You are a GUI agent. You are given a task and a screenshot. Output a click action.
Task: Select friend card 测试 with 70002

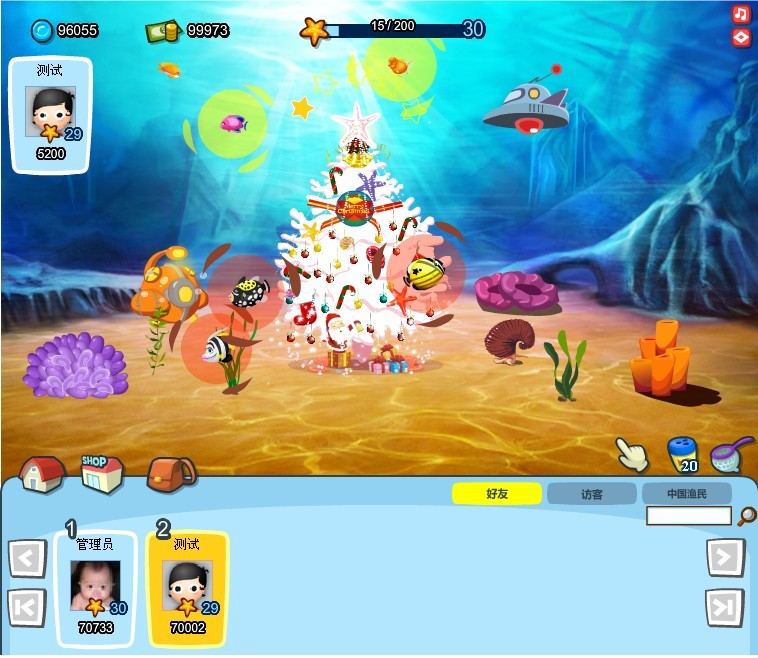click(x=188, y=589)
